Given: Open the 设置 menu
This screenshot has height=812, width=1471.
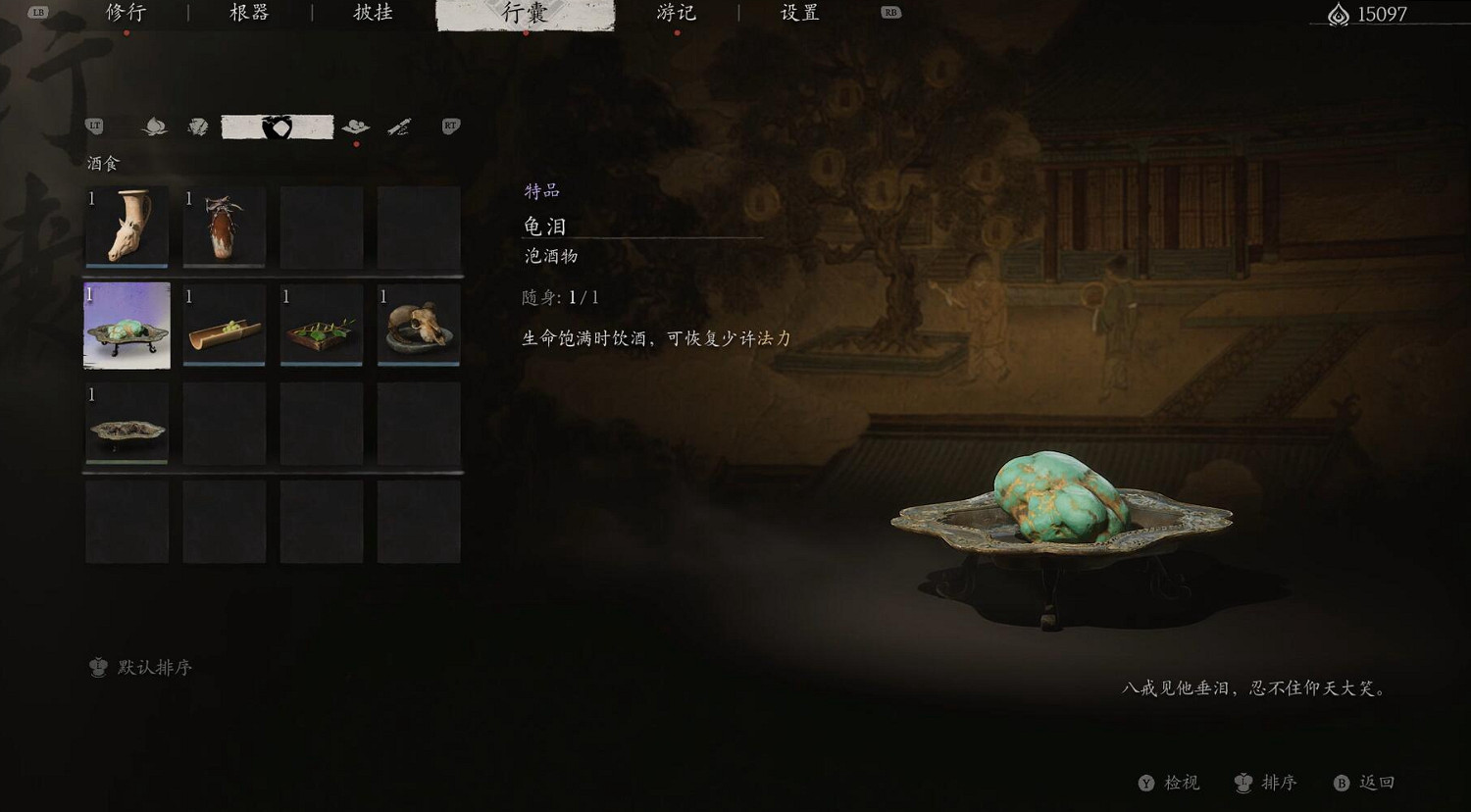Looking at the screenshot, I should [x=799, y=14].
